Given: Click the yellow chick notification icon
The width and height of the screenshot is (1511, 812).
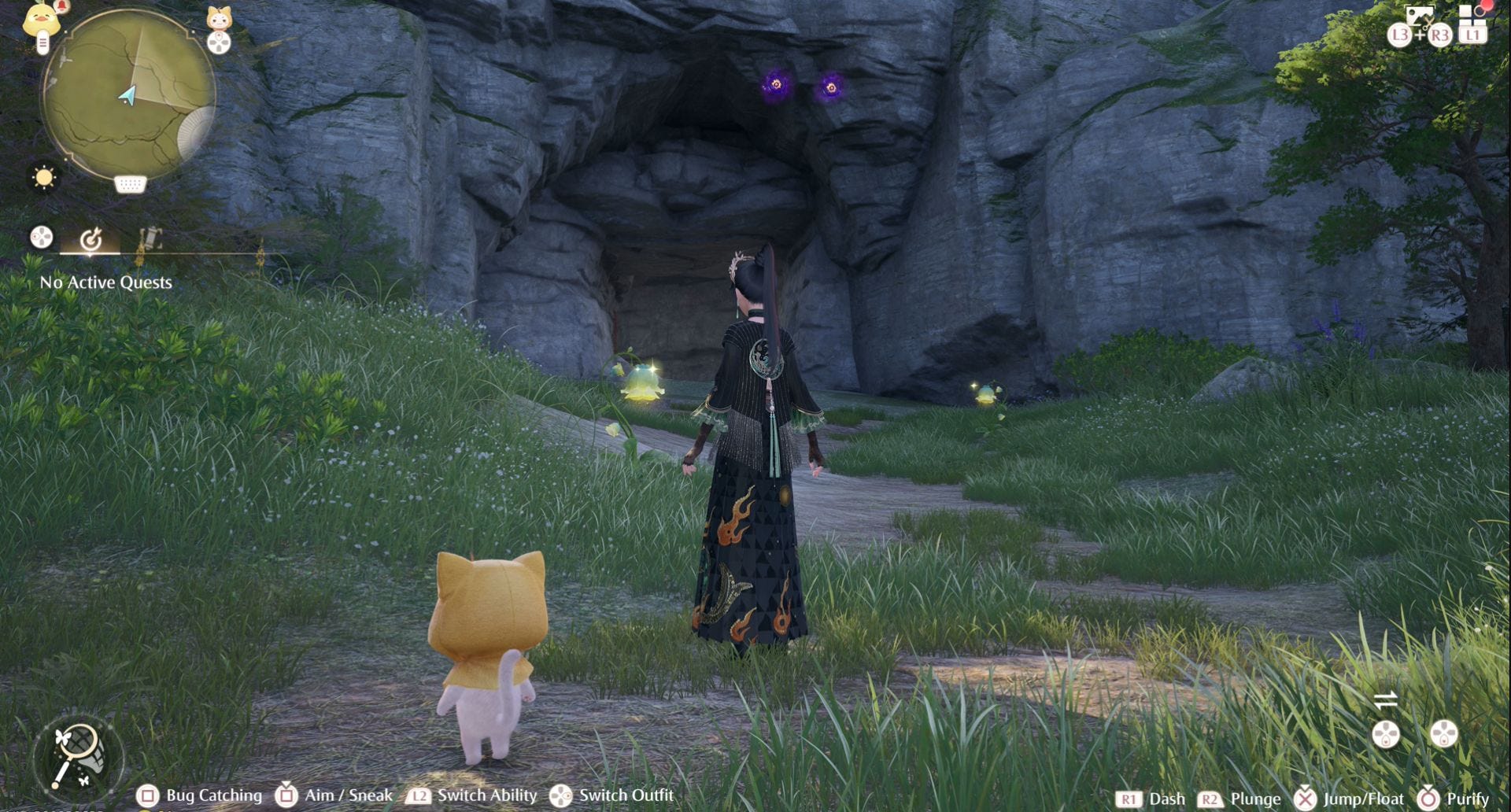Looking at the screenshot, I should (41, 19).
